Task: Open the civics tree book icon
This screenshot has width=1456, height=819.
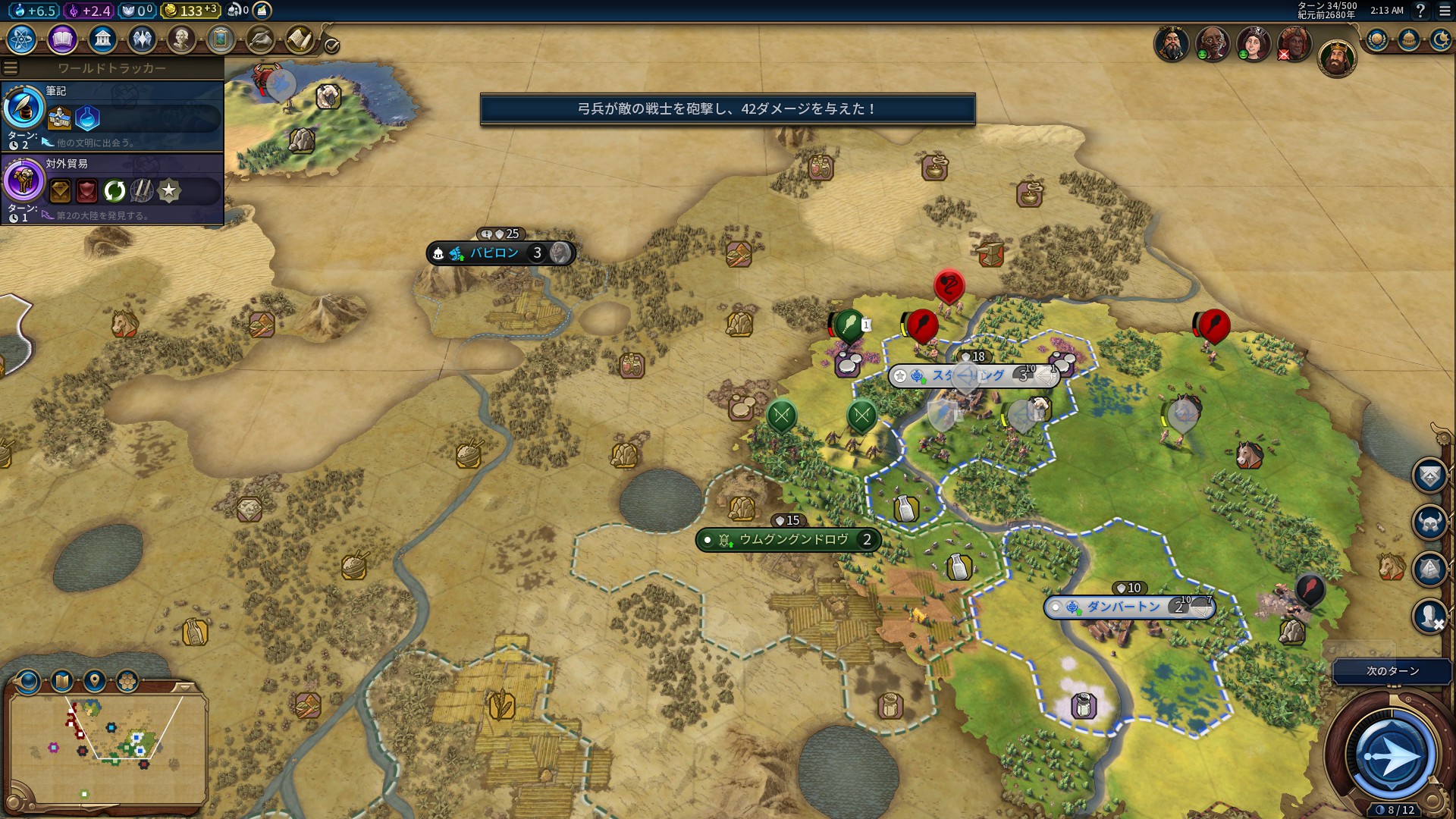Action: pyautogui.click(x=62, y=39)
